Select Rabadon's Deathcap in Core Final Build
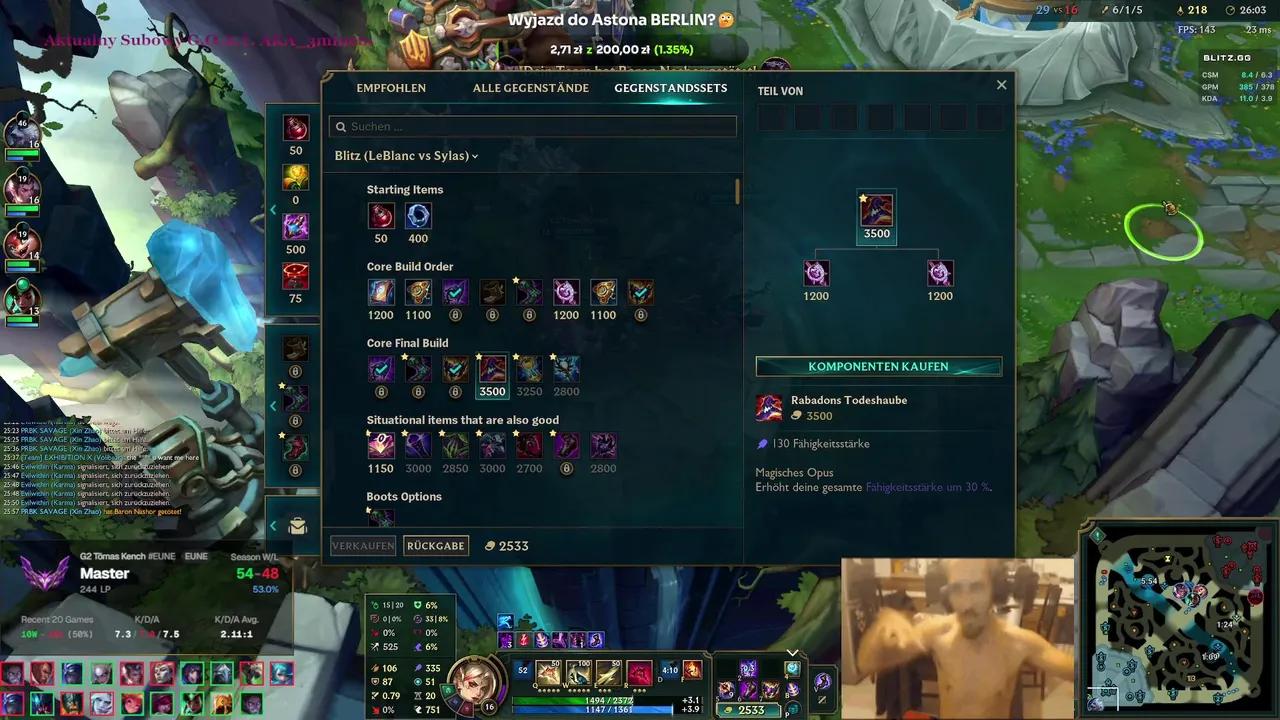Screen dimensions: 1280x720 492,368
